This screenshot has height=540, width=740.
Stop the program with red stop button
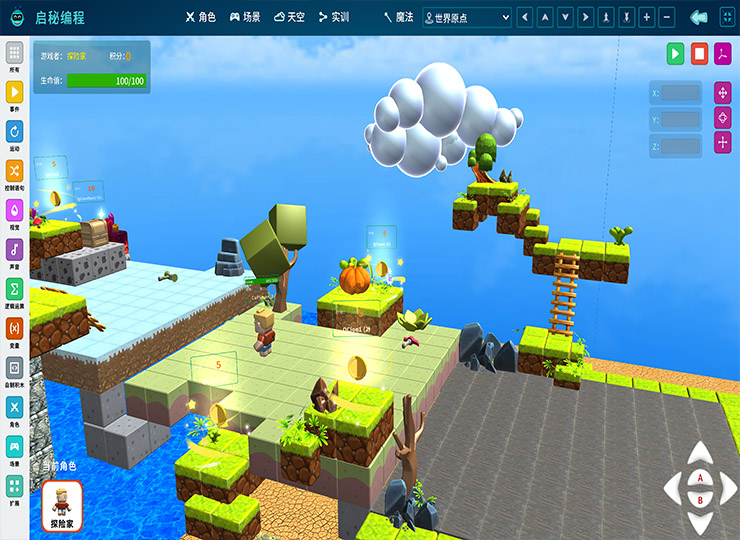[x=700, y=53]
